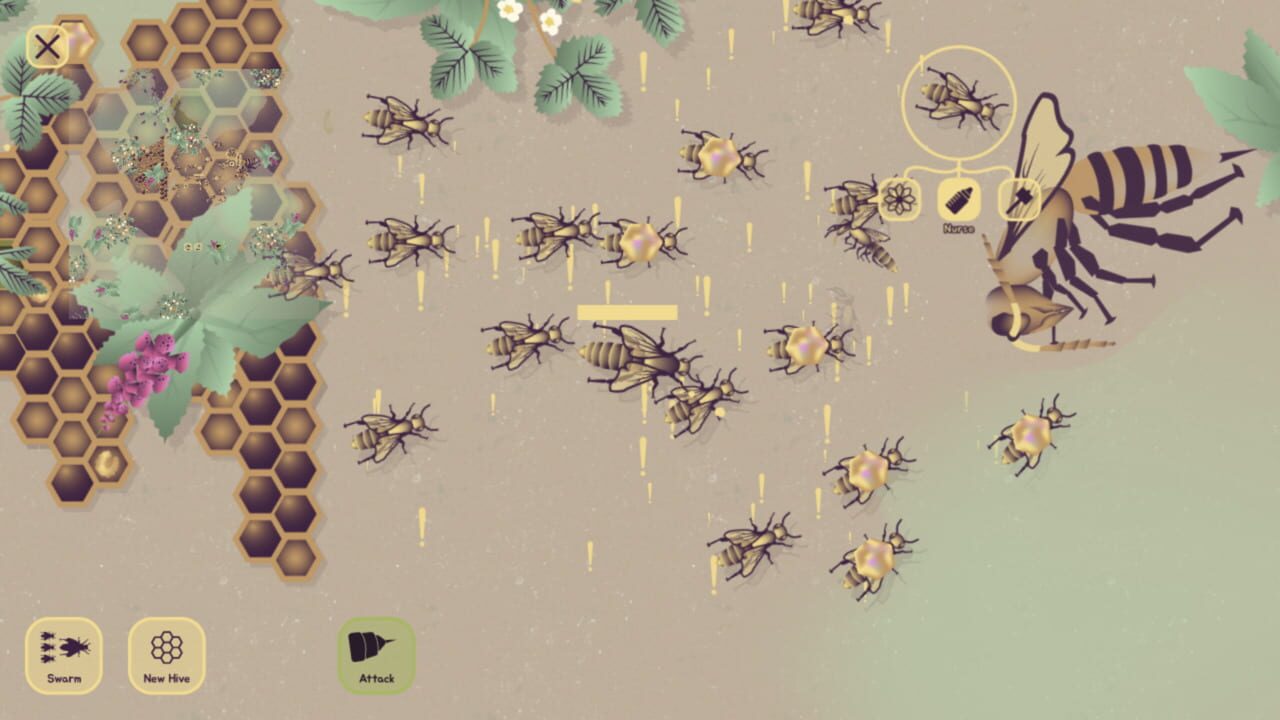Click the yellow progress bar mid-screen
Viewport: 1280px width, 720px height.
tap(625, 313)
